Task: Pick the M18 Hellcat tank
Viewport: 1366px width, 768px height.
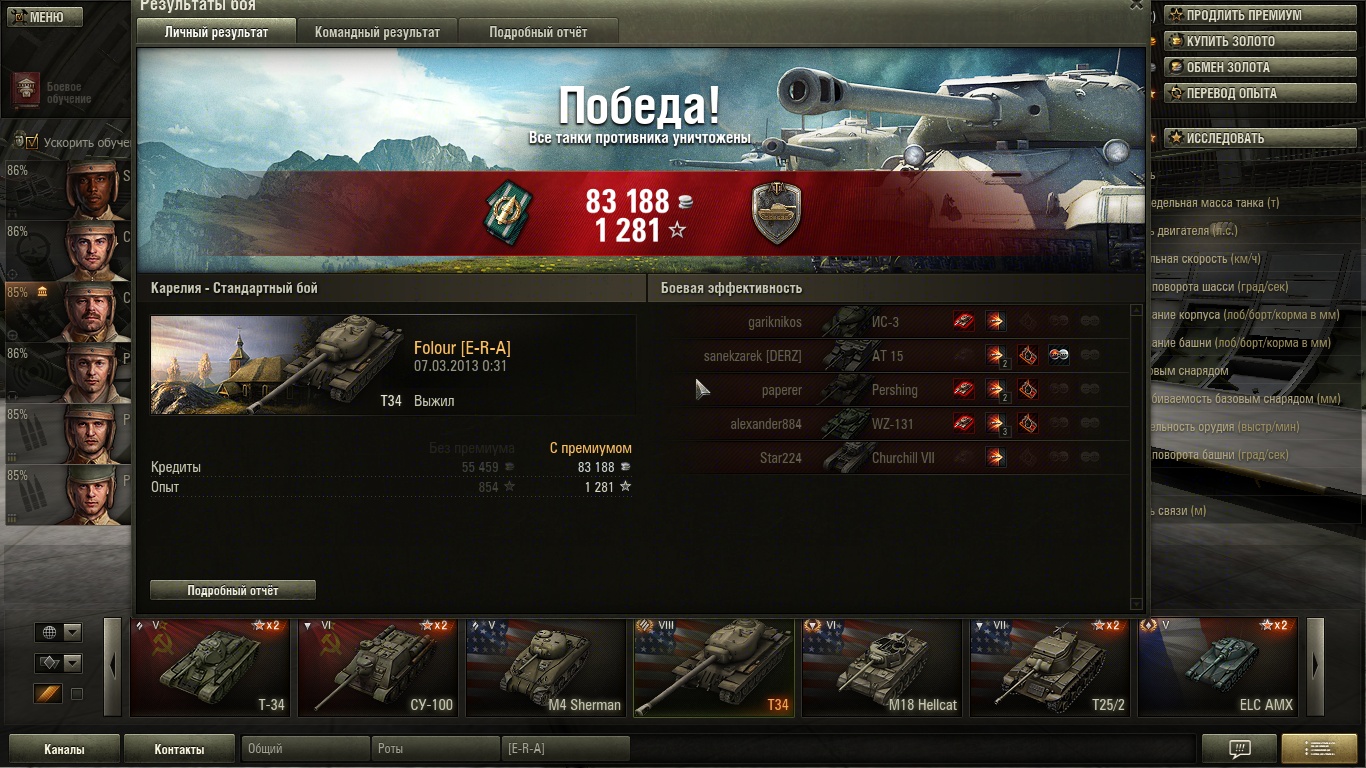Action: coord(882,667)
